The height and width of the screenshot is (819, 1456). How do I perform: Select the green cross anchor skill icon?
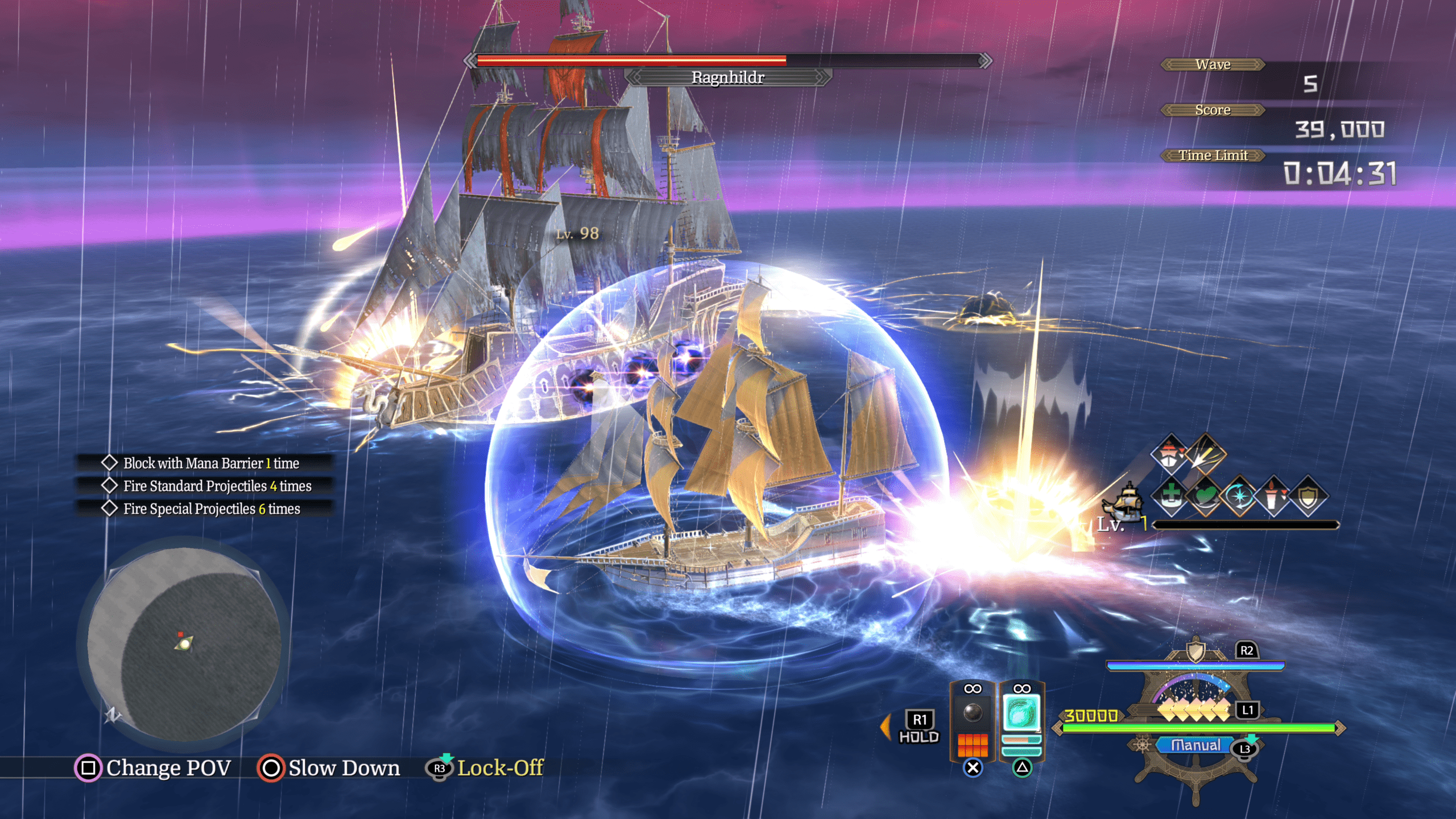pyautogui.click(x=1170, y=496)
